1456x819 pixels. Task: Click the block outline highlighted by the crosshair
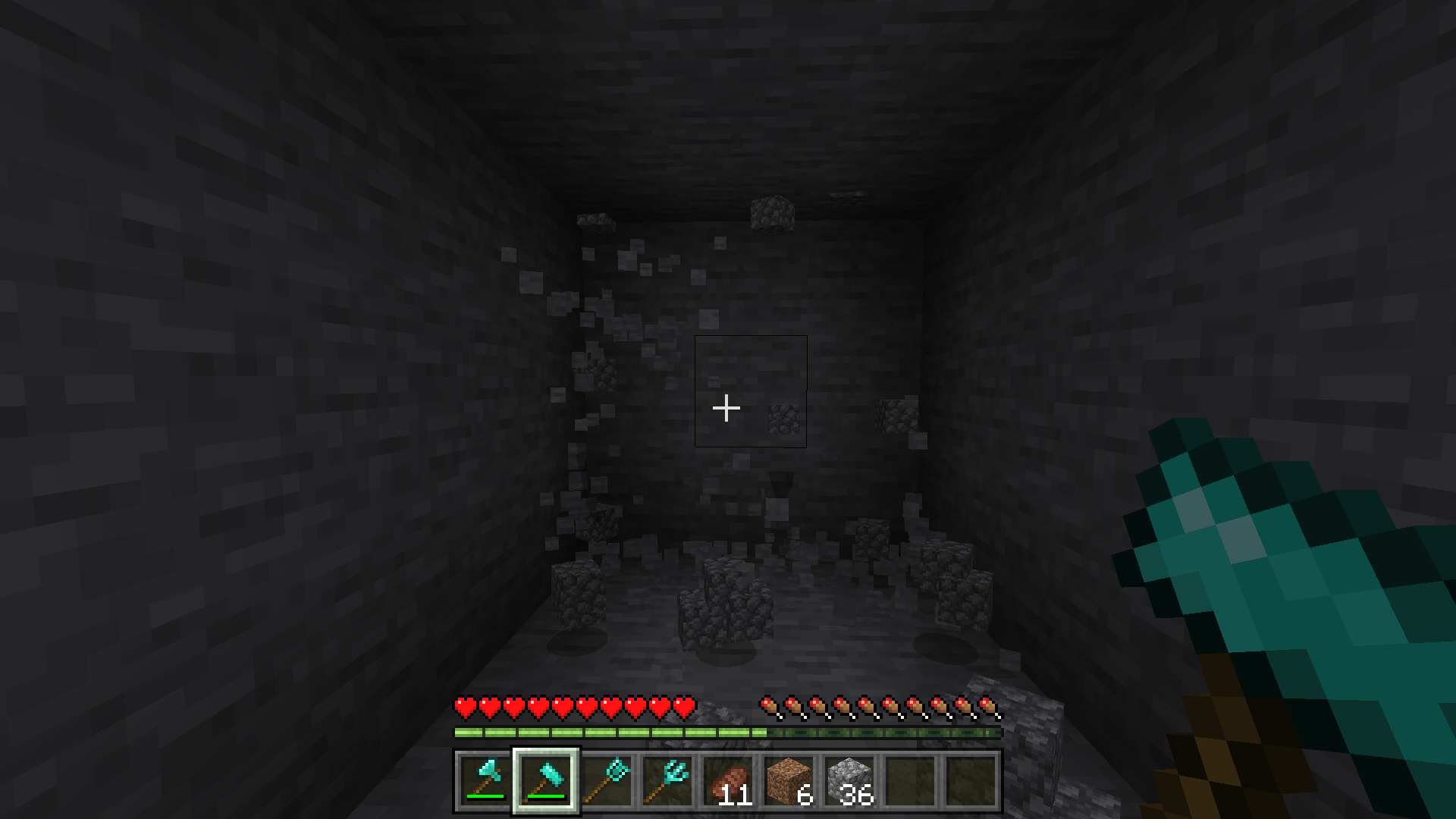[x=751, y=391]
